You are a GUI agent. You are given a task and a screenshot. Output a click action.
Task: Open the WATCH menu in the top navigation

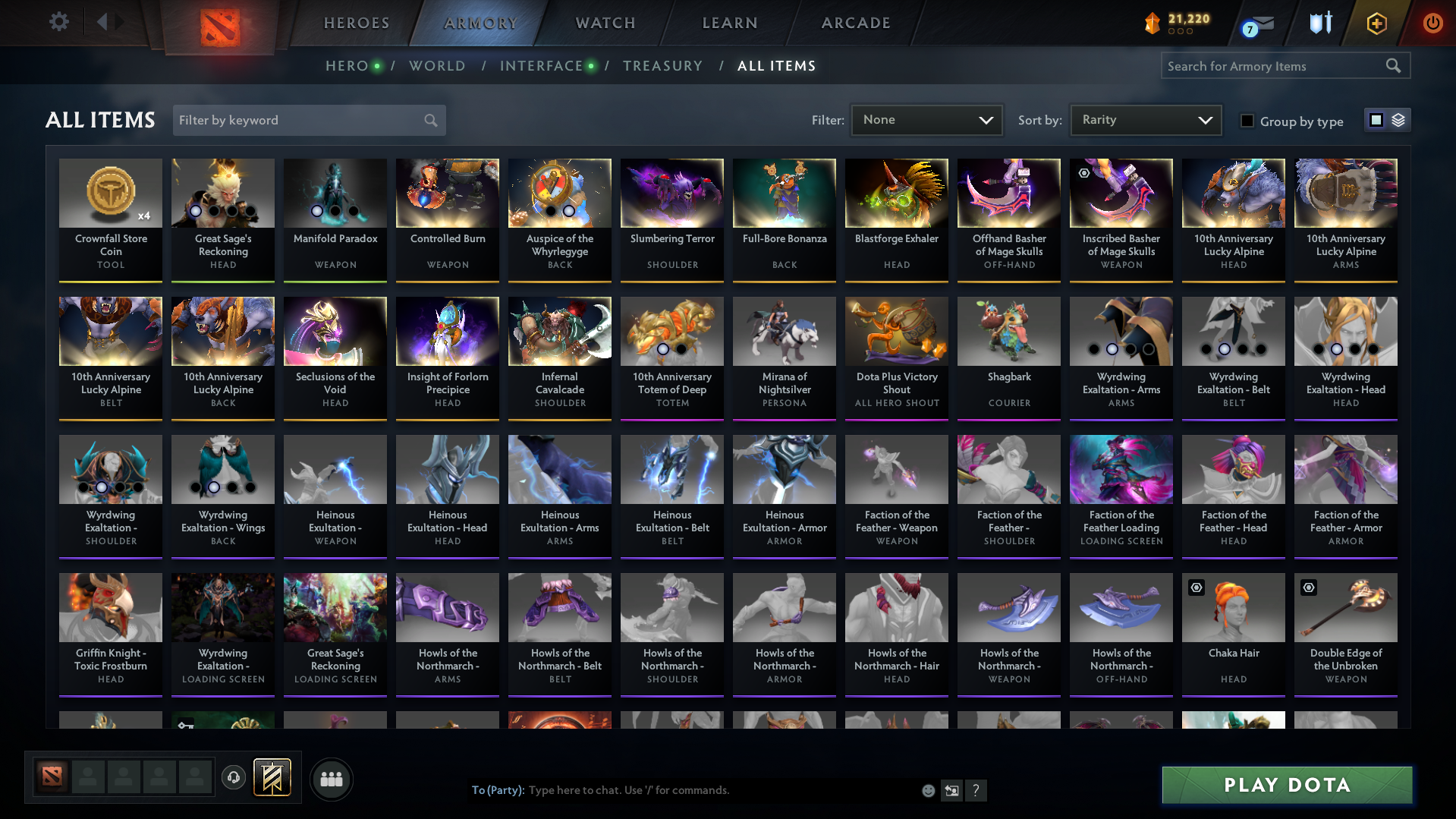pos(605,23)
